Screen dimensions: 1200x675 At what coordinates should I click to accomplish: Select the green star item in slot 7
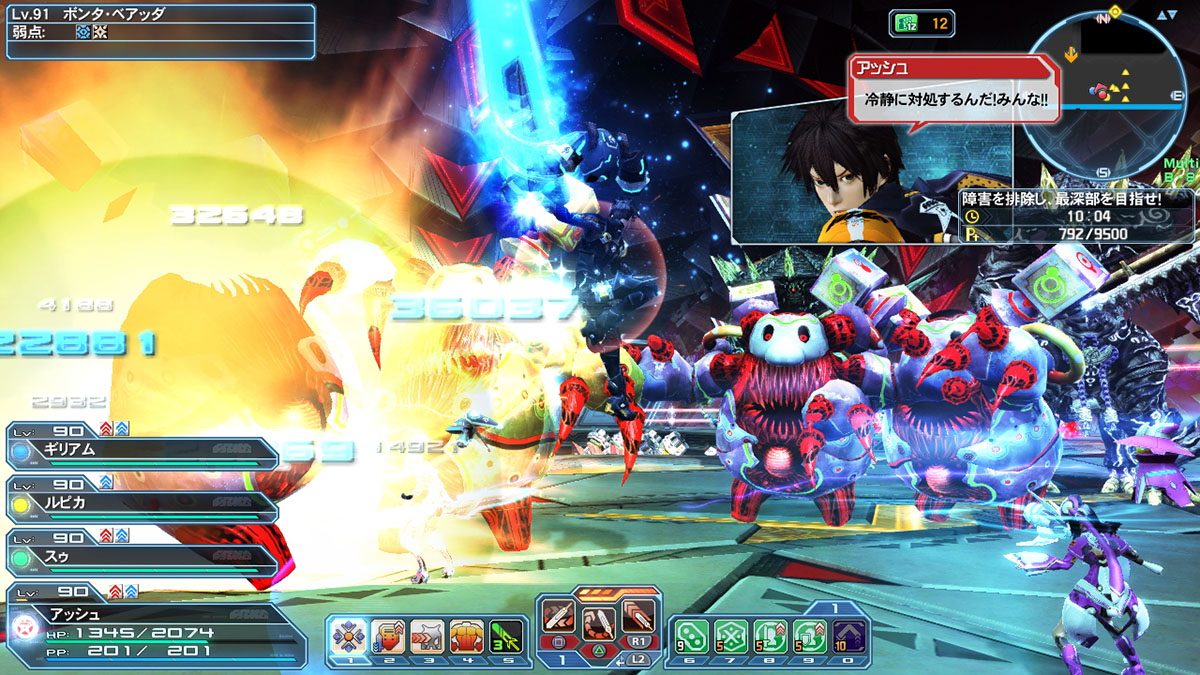pos(731,636)
